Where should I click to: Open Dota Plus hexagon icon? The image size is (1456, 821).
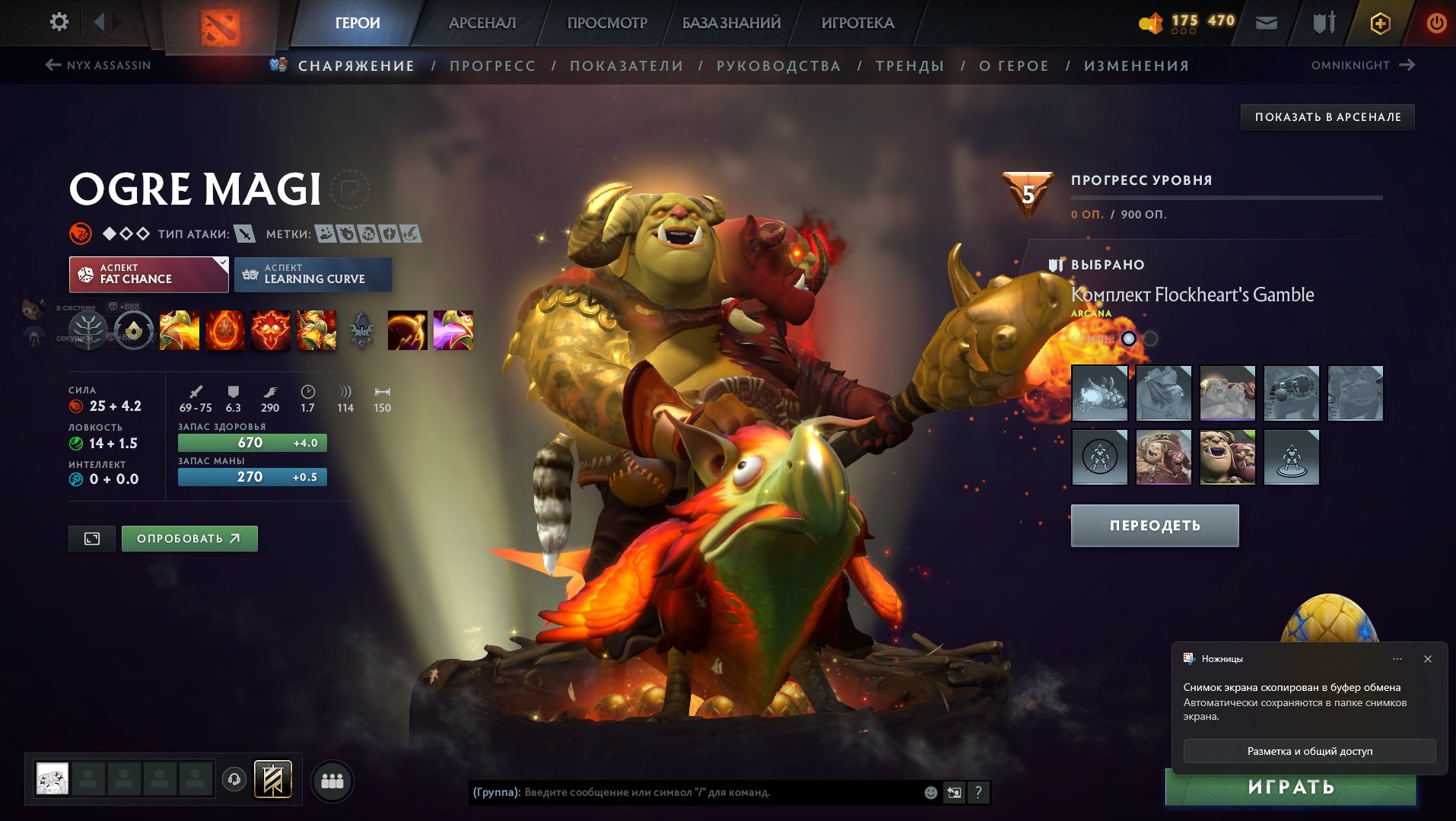click(1381, 23)
